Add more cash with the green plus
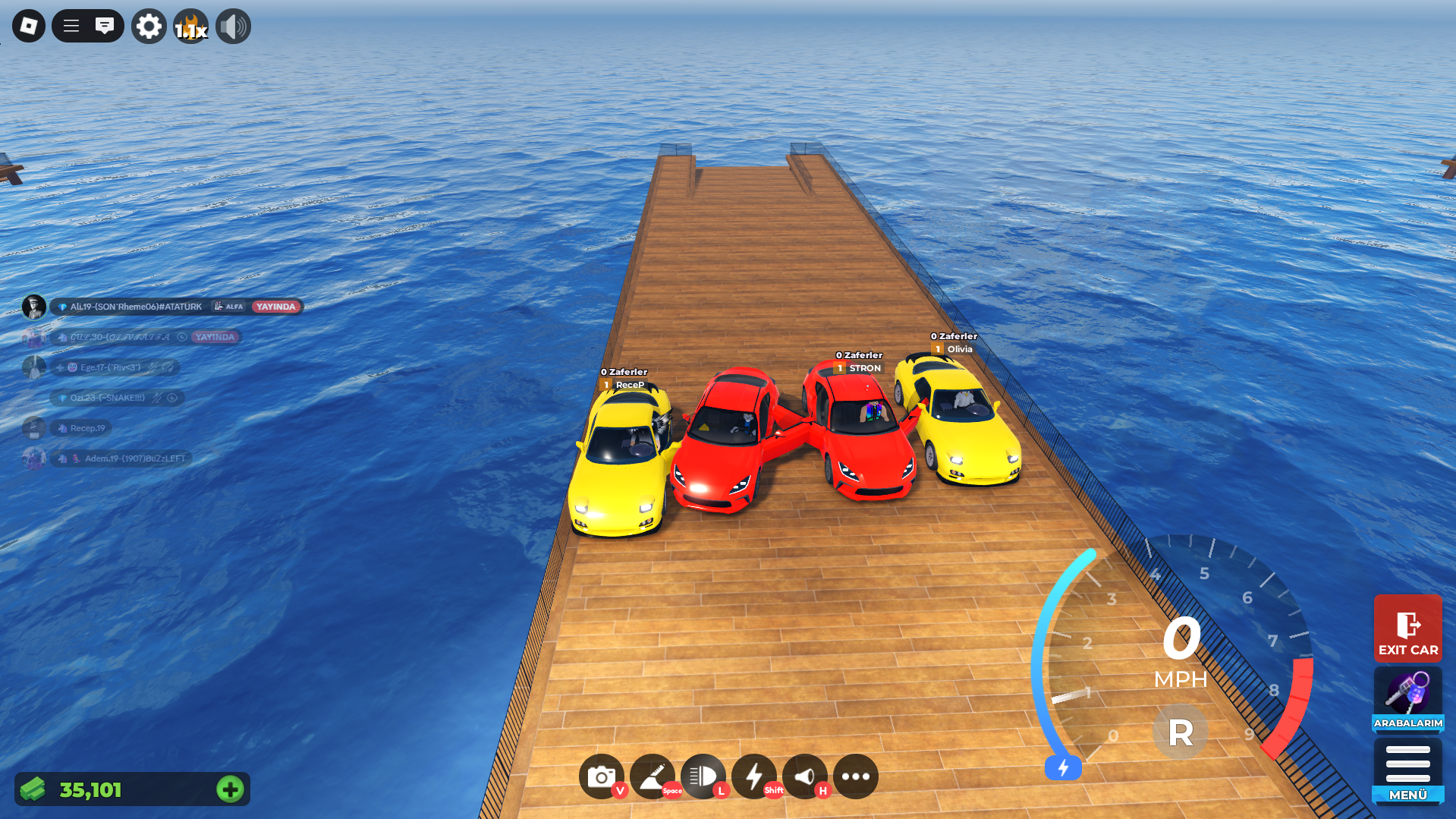This screenshot has height=819, width=1456. [230, 789]
